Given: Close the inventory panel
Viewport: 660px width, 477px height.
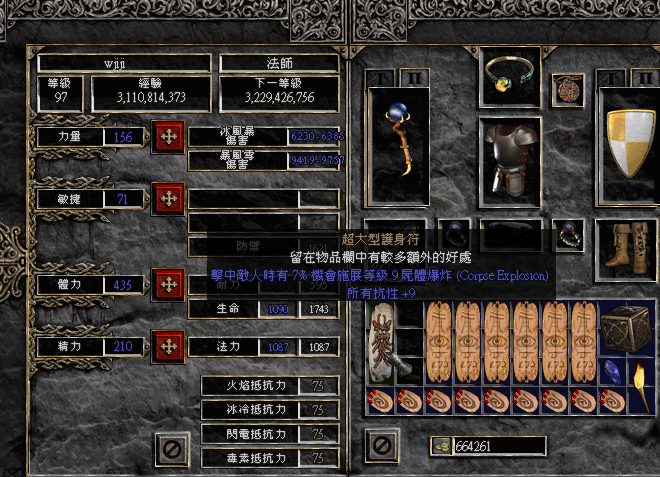Looking at the screenshot, I should click(380, 444).
